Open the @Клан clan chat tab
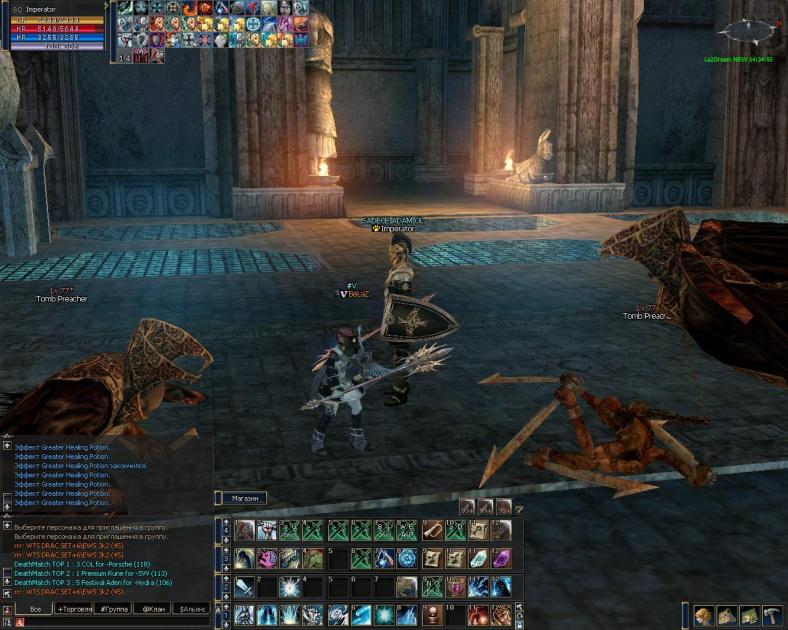This screenshot has width=788, height=630. pyautogui.click(x=153, y=608)
